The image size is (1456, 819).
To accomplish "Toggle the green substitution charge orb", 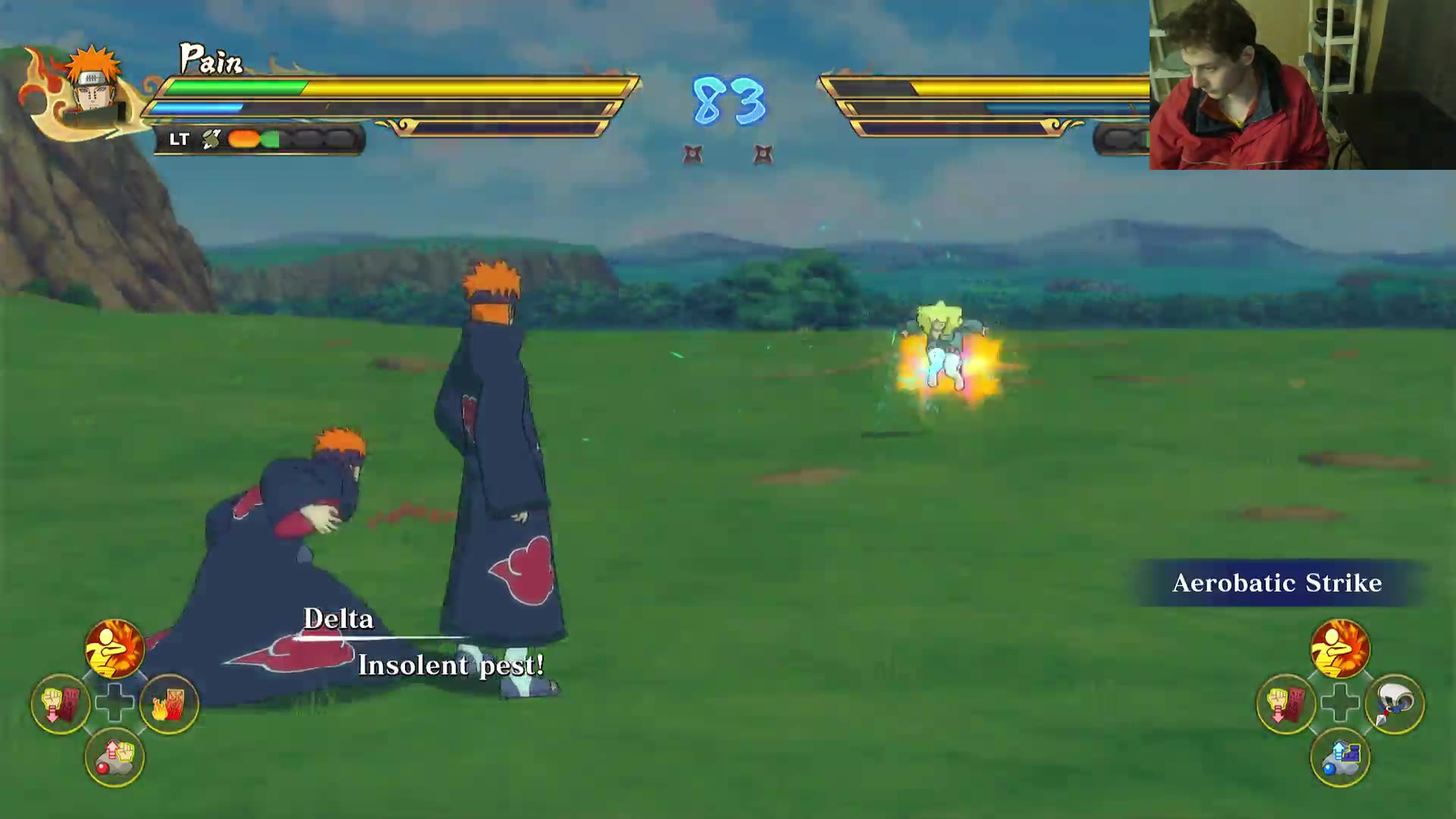I will coord(271,139).
